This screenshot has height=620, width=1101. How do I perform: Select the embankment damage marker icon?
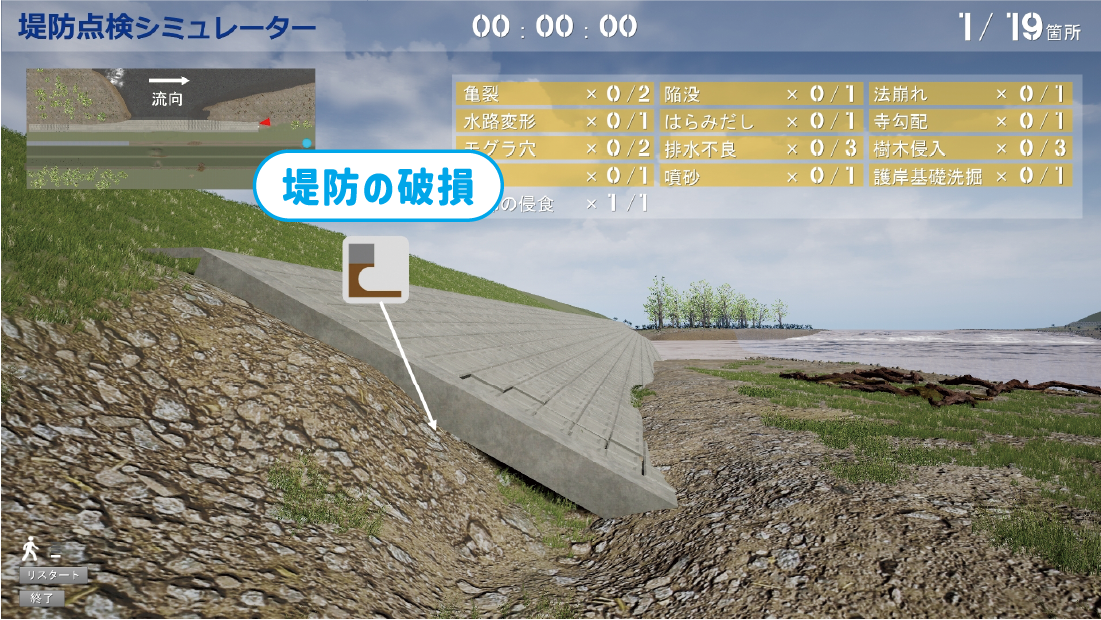(375, 270)
